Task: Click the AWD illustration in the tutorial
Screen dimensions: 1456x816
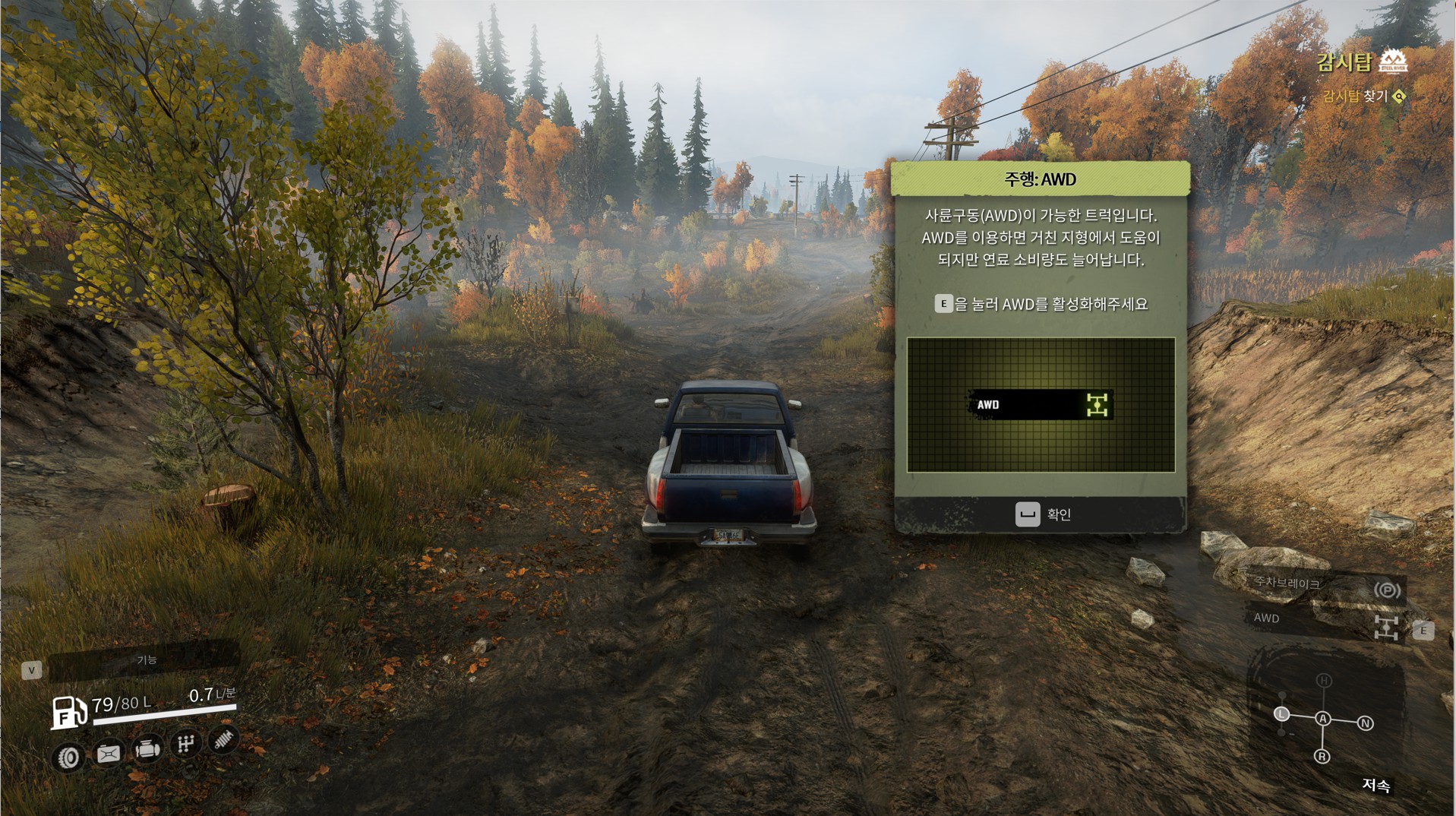Action: click(x=1041, y=405)
